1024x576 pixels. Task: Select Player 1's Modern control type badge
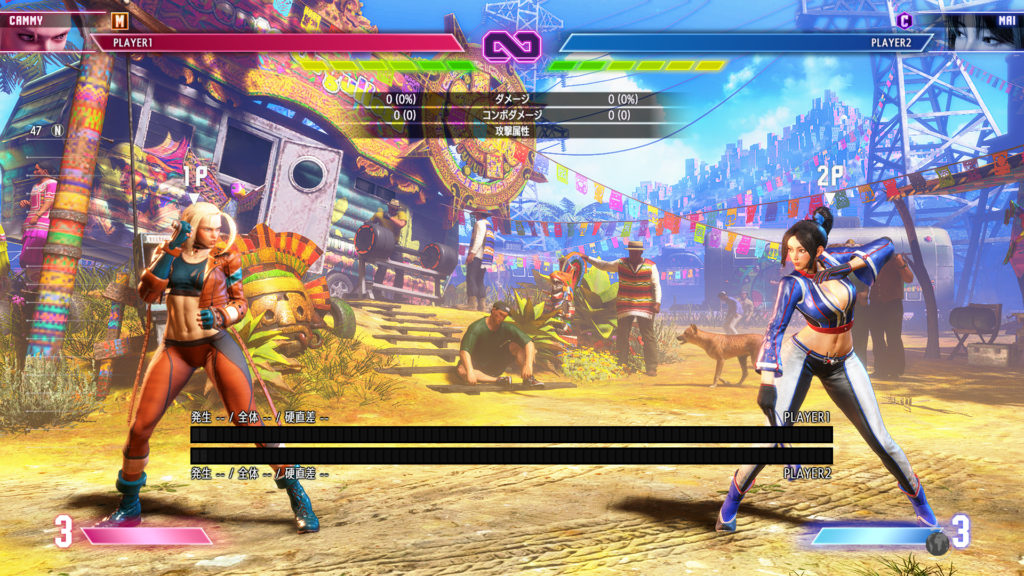tap(120, 20)
